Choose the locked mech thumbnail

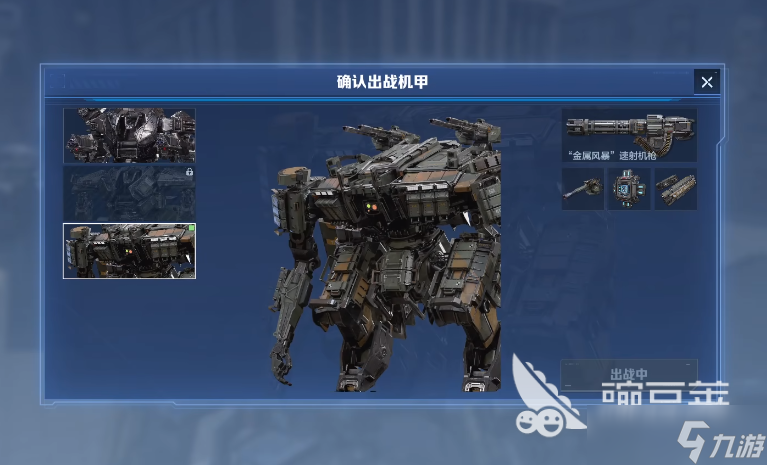pos(129,193)
